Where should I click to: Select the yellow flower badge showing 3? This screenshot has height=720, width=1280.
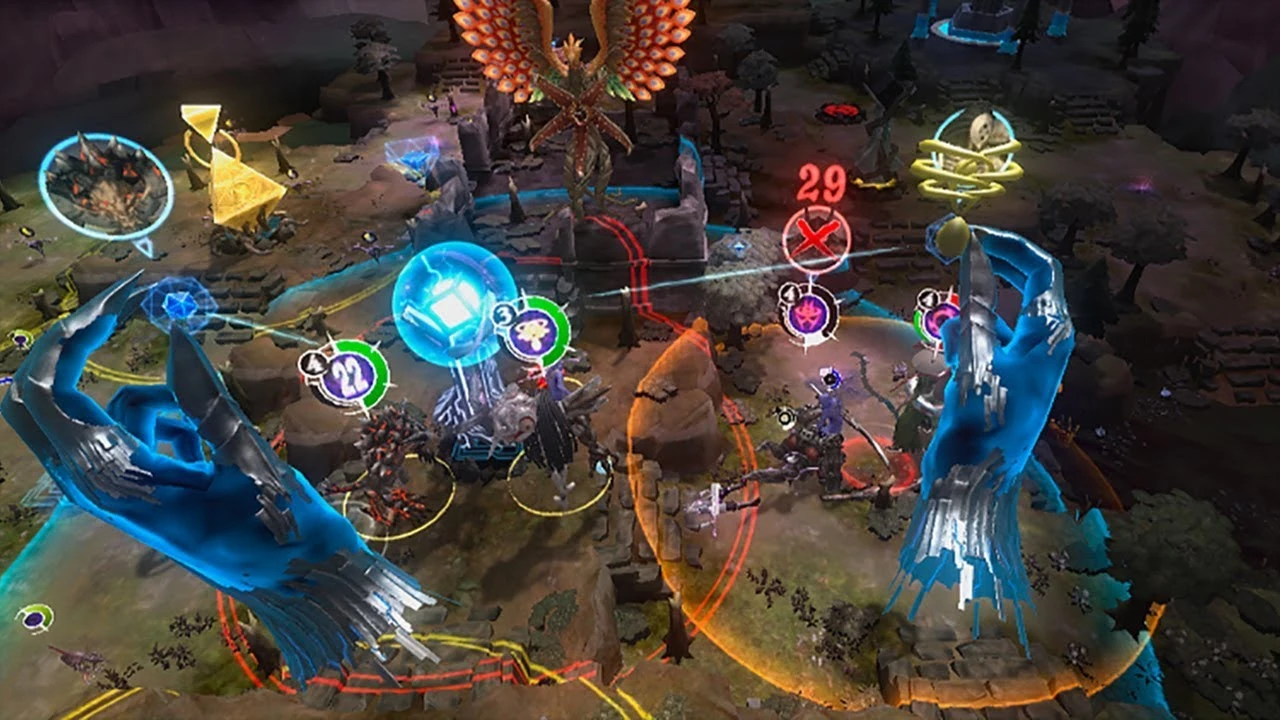pos(532,330)
